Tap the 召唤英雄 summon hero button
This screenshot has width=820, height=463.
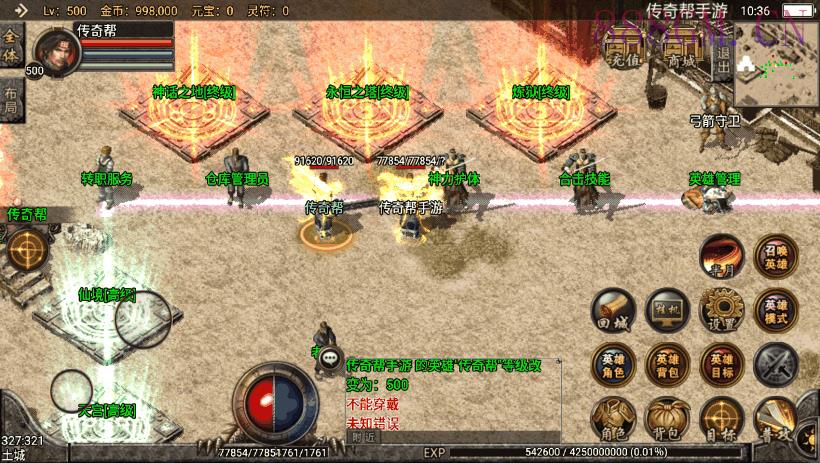click(x=776, y=256)
